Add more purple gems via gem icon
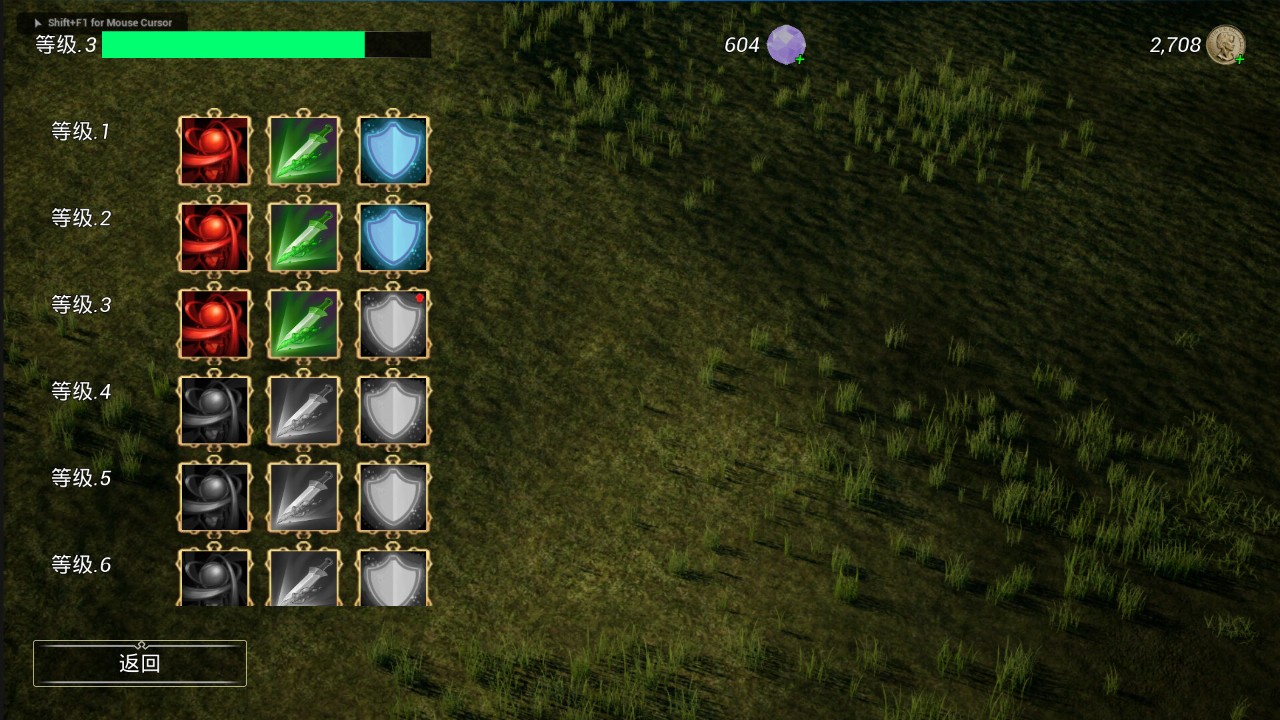 (787, 45)
